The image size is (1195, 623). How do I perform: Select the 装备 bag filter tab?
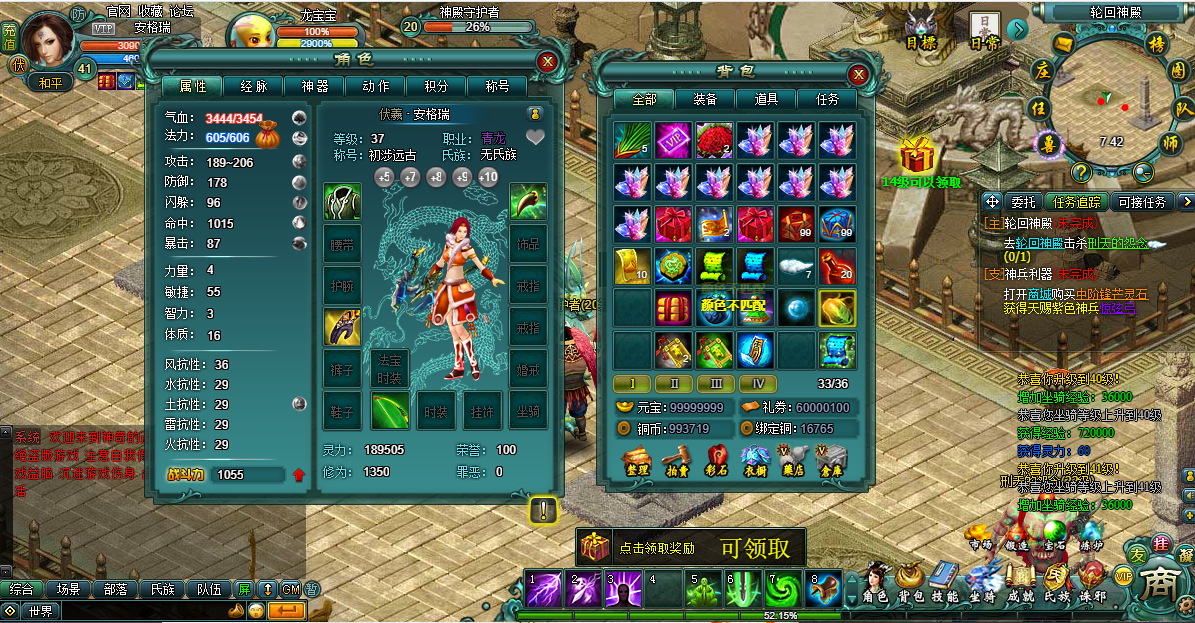pos(704,100)
